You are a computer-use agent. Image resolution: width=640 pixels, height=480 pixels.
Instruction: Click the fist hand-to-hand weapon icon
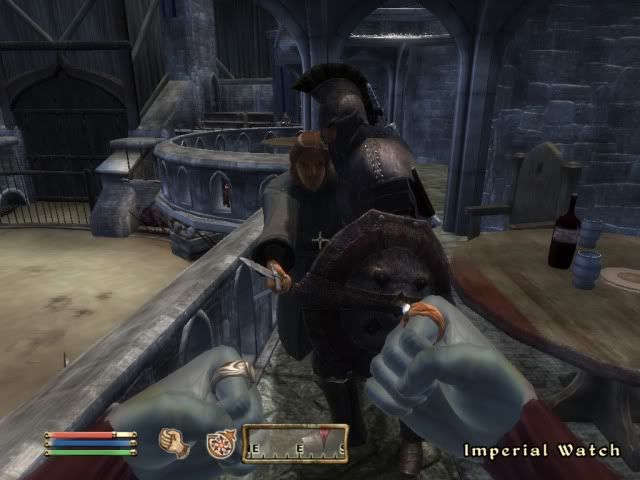pos(176,444)
